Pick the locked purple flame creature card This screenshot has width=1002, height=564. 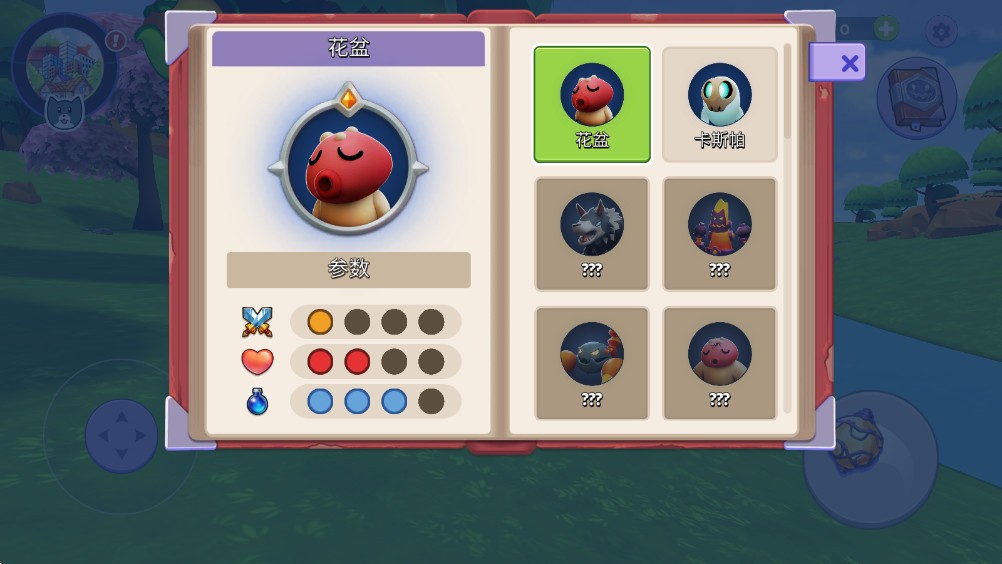(x=720, y=234)
